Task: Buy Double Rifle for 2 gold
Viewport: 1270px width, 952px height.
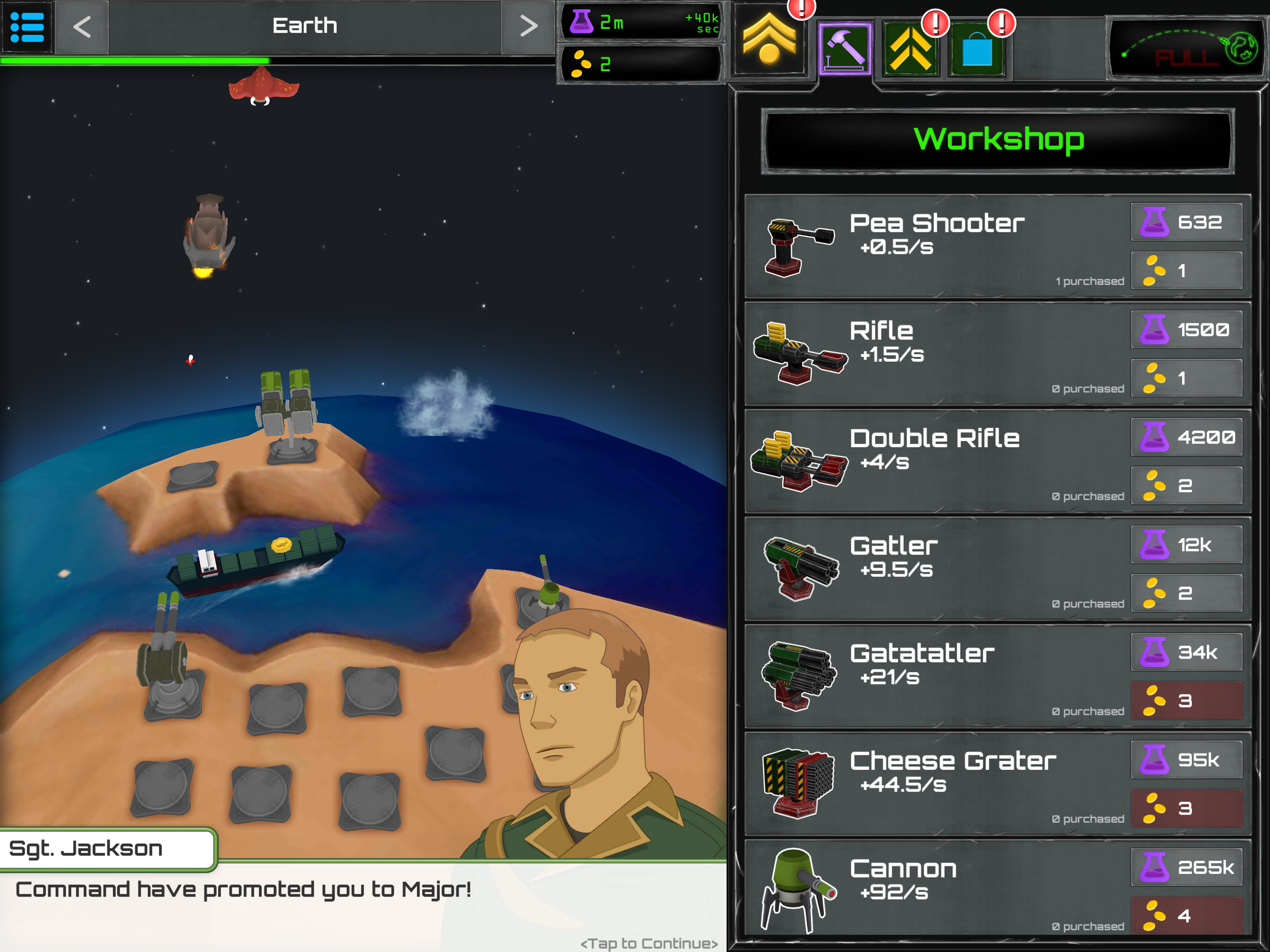Action: (x=1186, y=486)
